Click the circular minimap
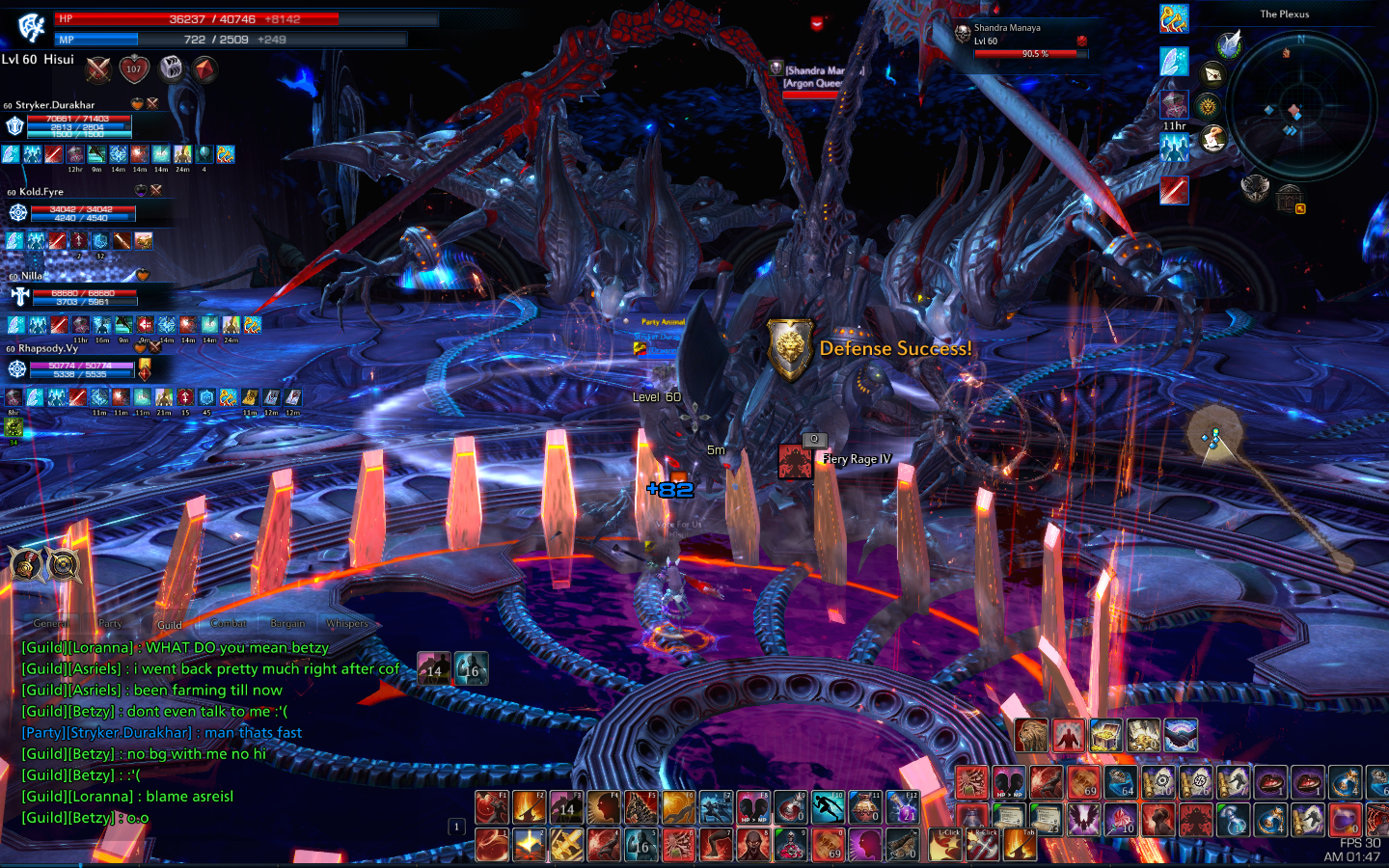This screenshot has width=1389, height=868. pos(1300,106)
